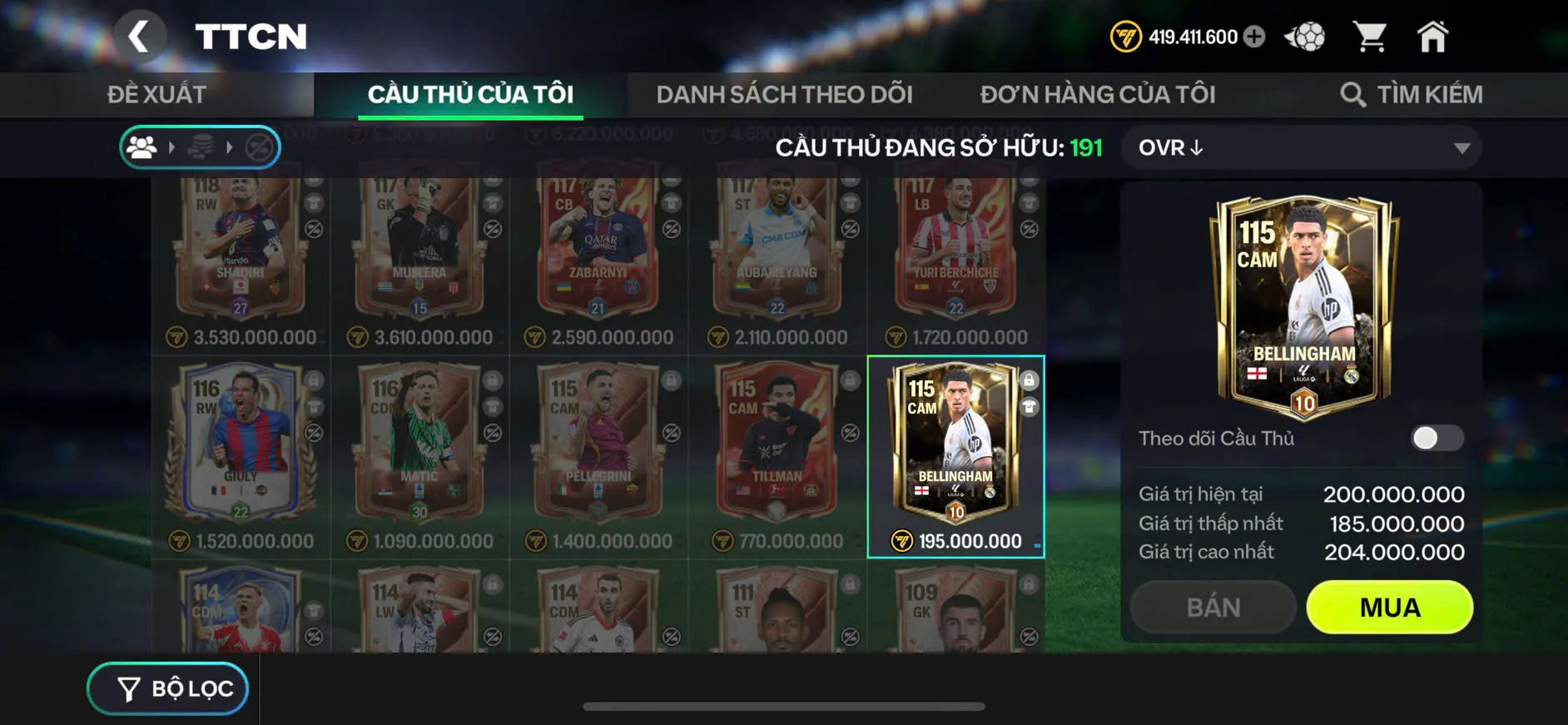Switch to the DANH SÁCH THEO DÕI tab
The image size is (1568, 725).
click(783, 93)
